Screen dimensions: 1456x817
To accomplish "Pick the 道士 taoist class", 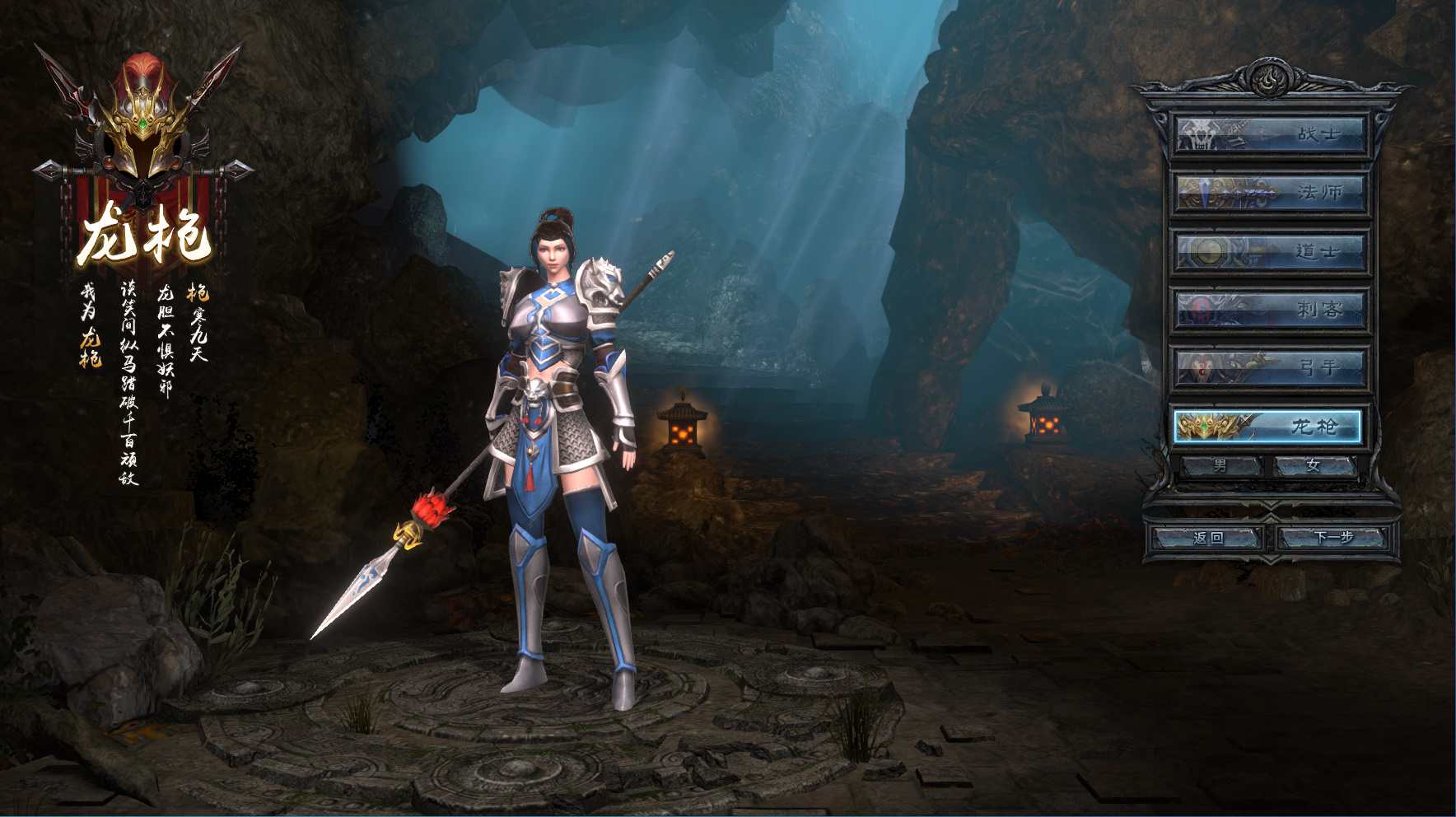I will (x=1269, y=251).
